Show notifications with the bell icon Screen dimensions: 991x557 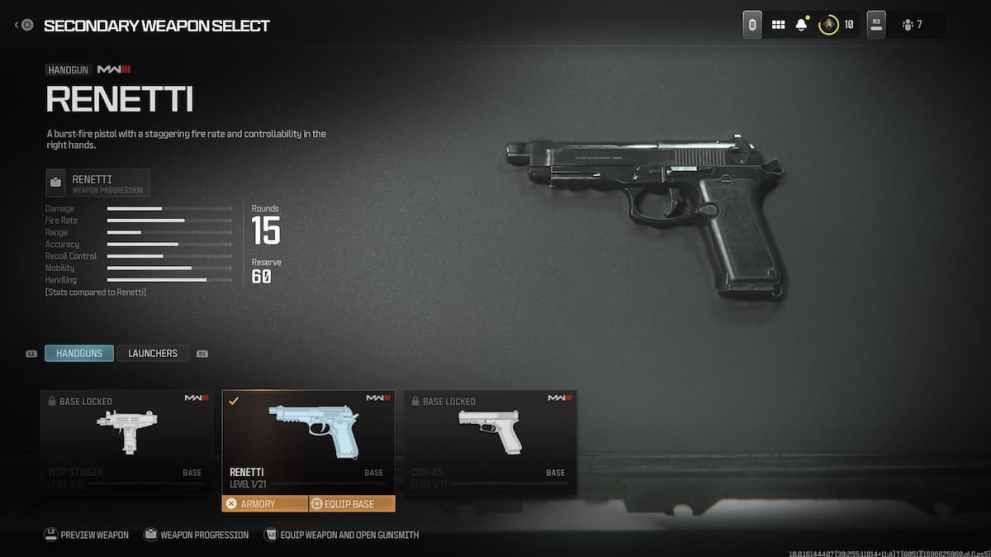[801, 25]
